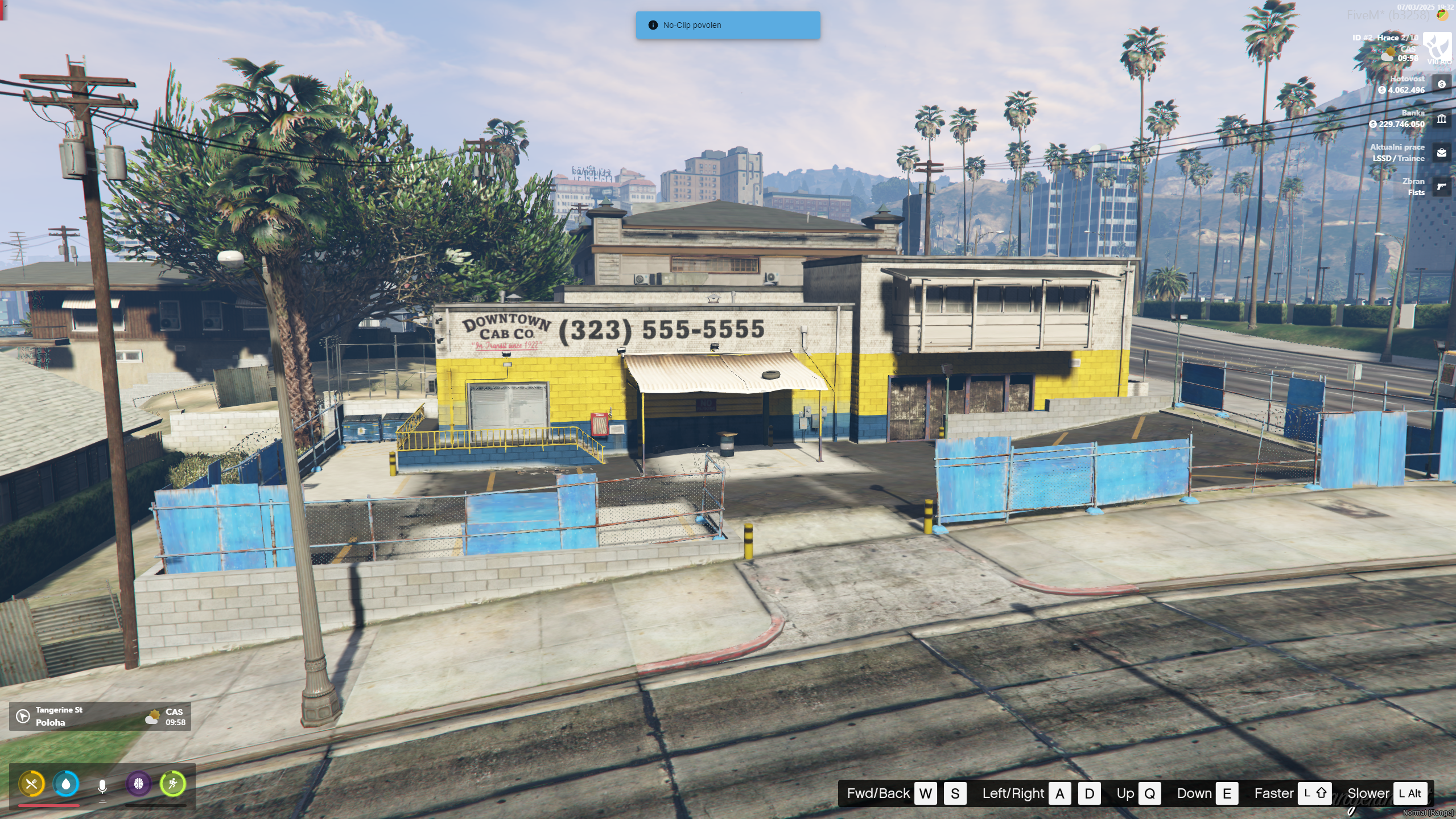
Task: Click the compass arrow location icon
Action: 23,716
